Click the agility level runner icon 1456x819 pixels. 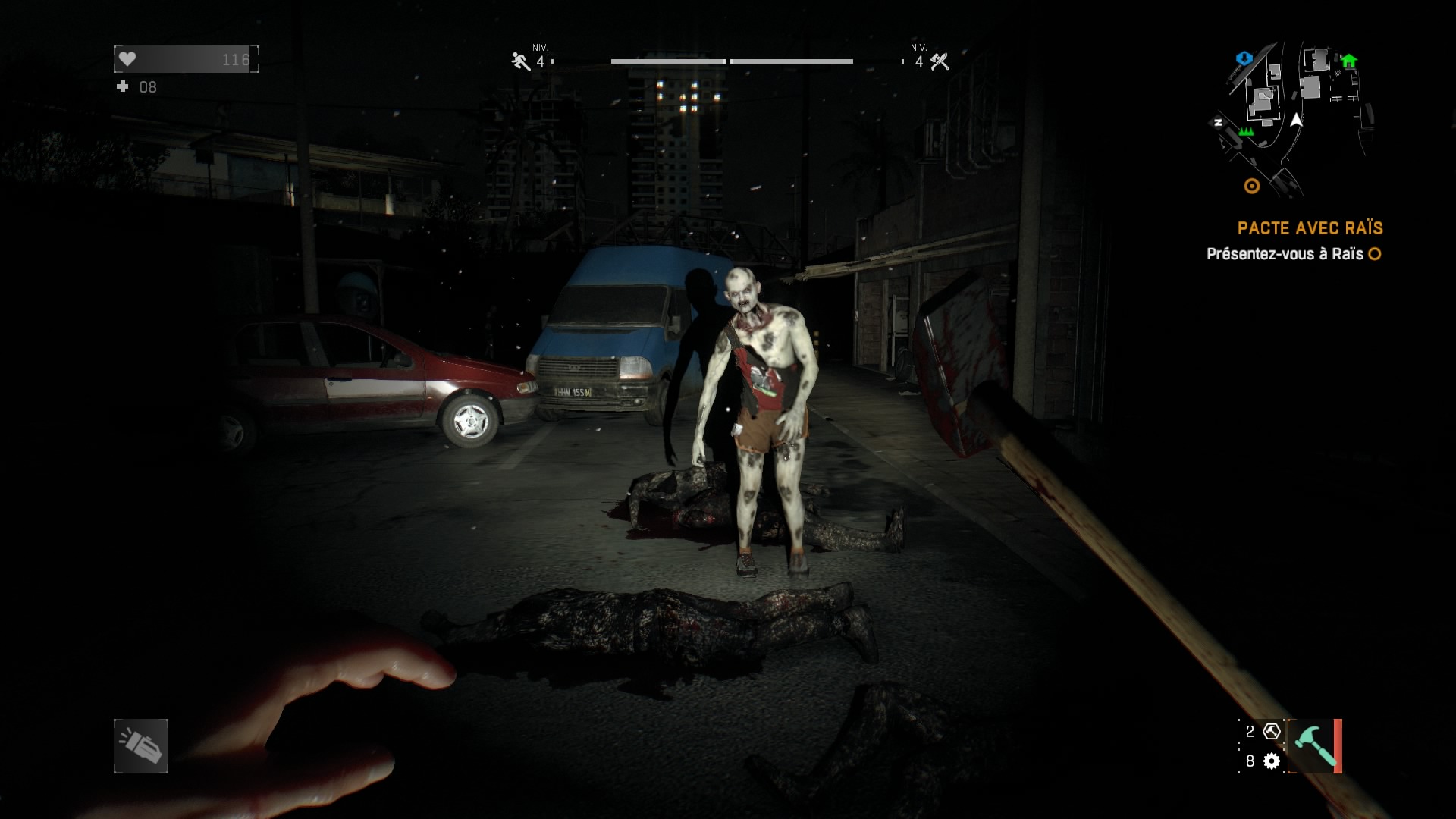pyautogui.click(x=520, y=61)
